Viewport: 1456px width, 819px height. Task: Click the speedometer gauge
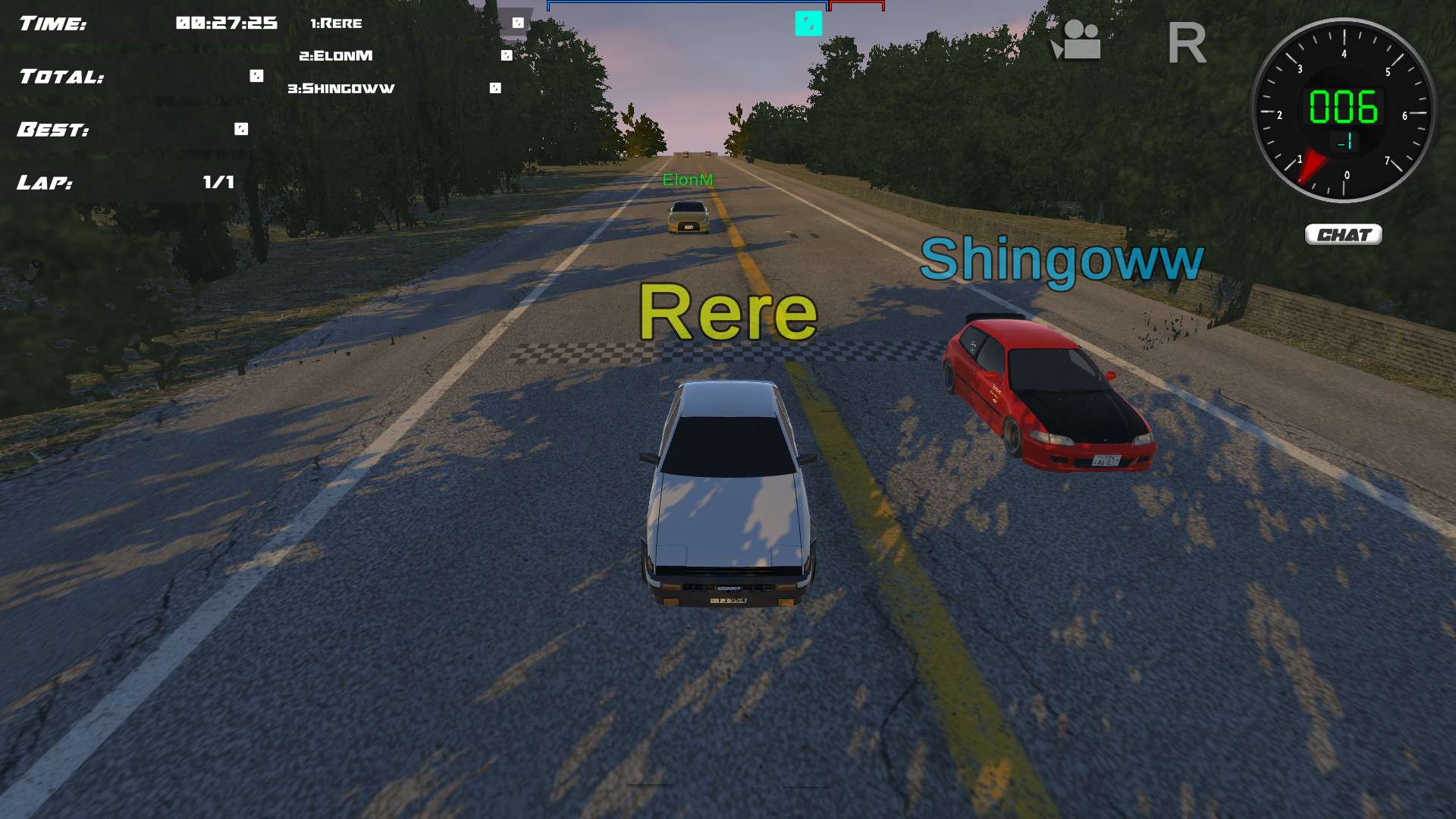click(x=1343, y=108)
